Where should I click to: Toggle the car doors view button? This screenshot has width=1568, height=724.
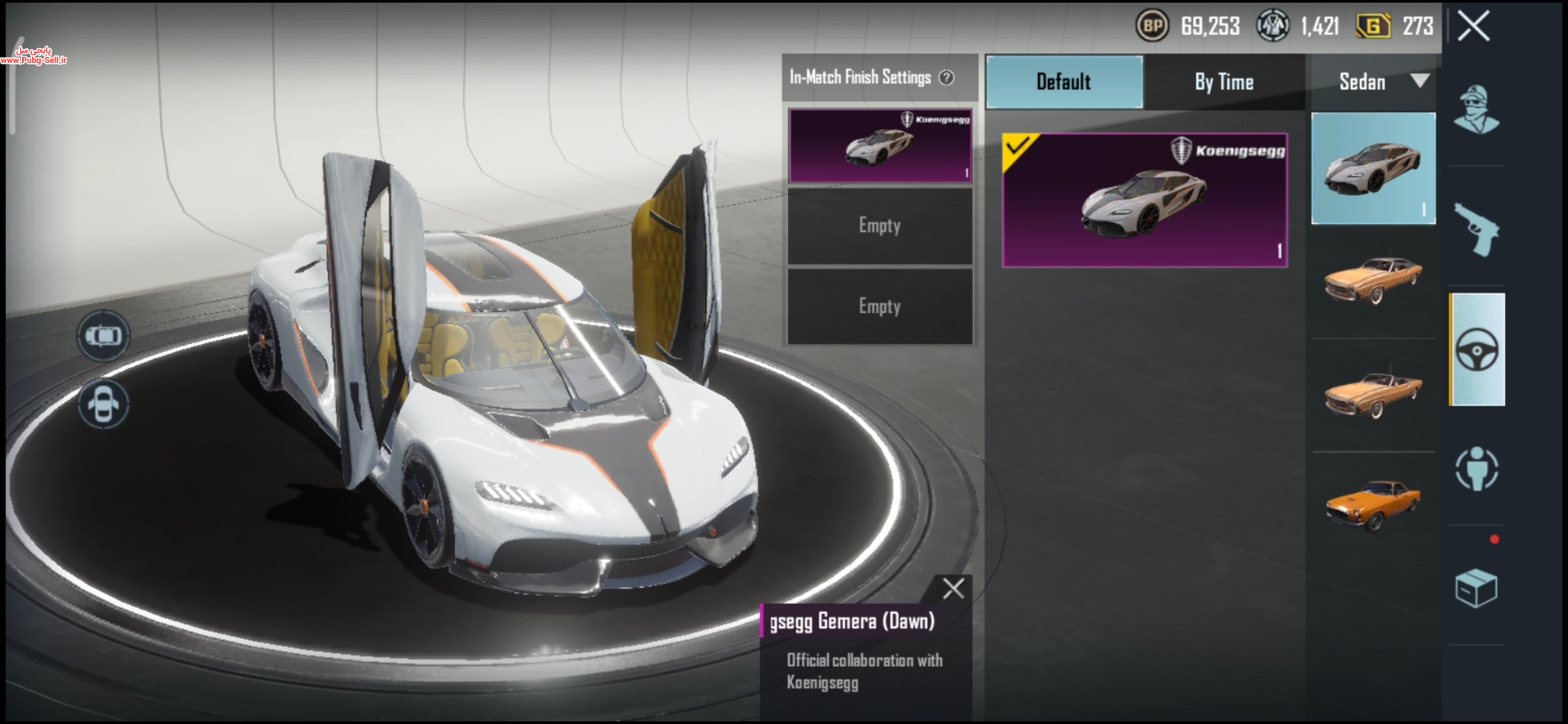pyautogui.click(x=103, y=404)
